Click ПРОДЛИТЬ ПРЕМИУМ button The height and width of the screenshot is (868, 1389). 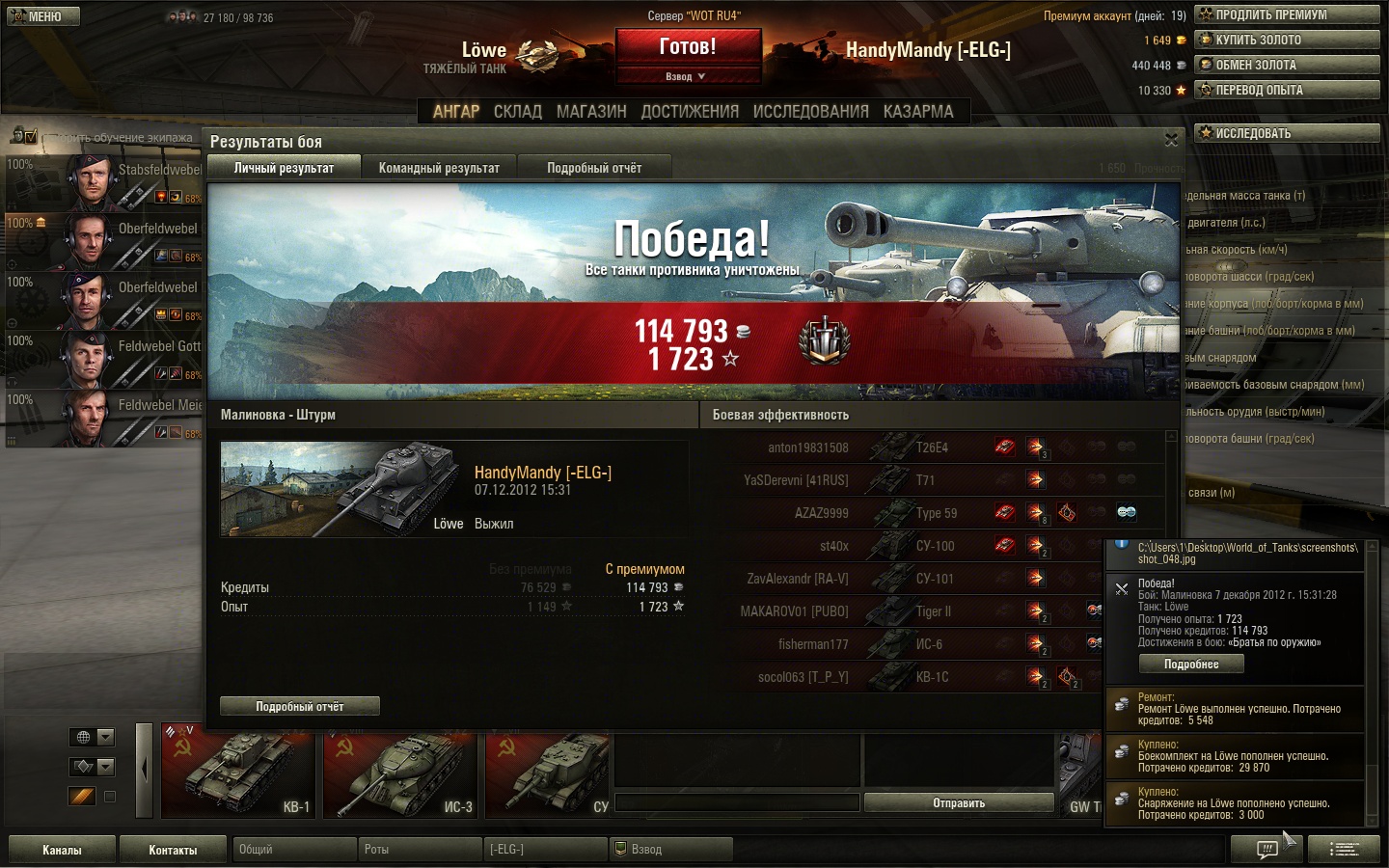pyautogui.click(x=1287, y=14)
